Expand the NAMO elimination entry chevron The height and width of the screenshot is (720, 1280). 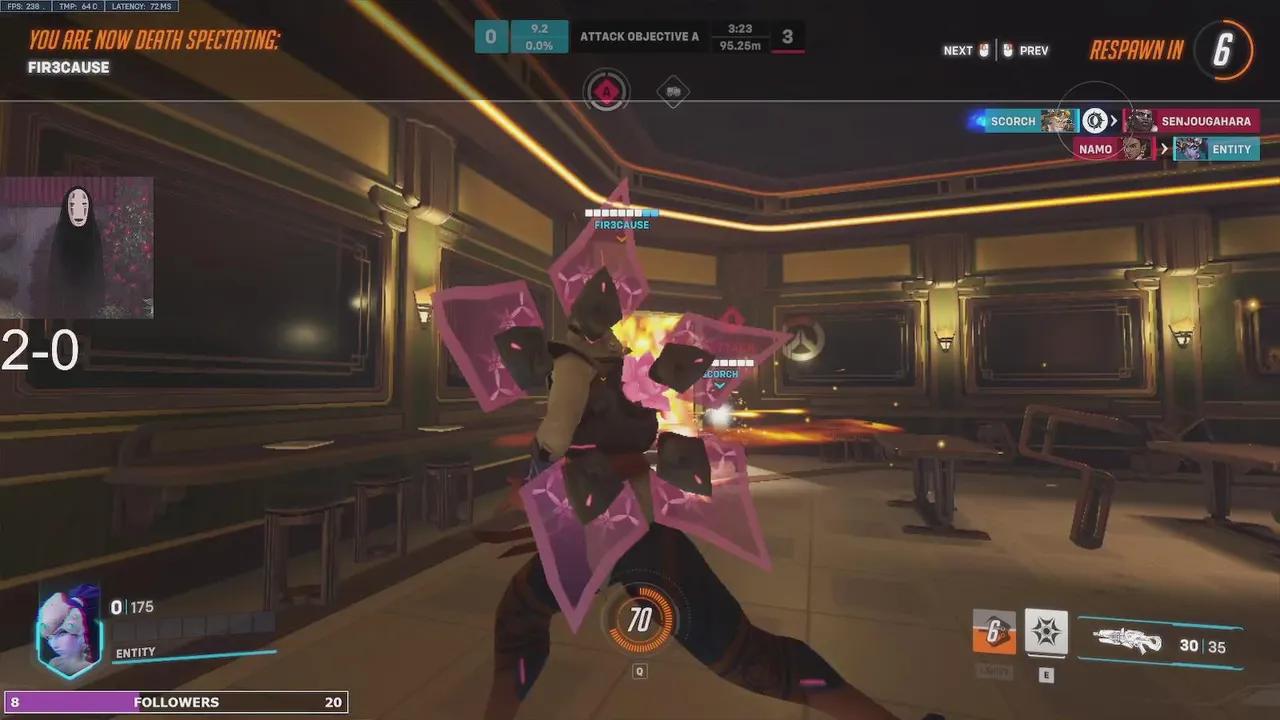(1163, 149)
